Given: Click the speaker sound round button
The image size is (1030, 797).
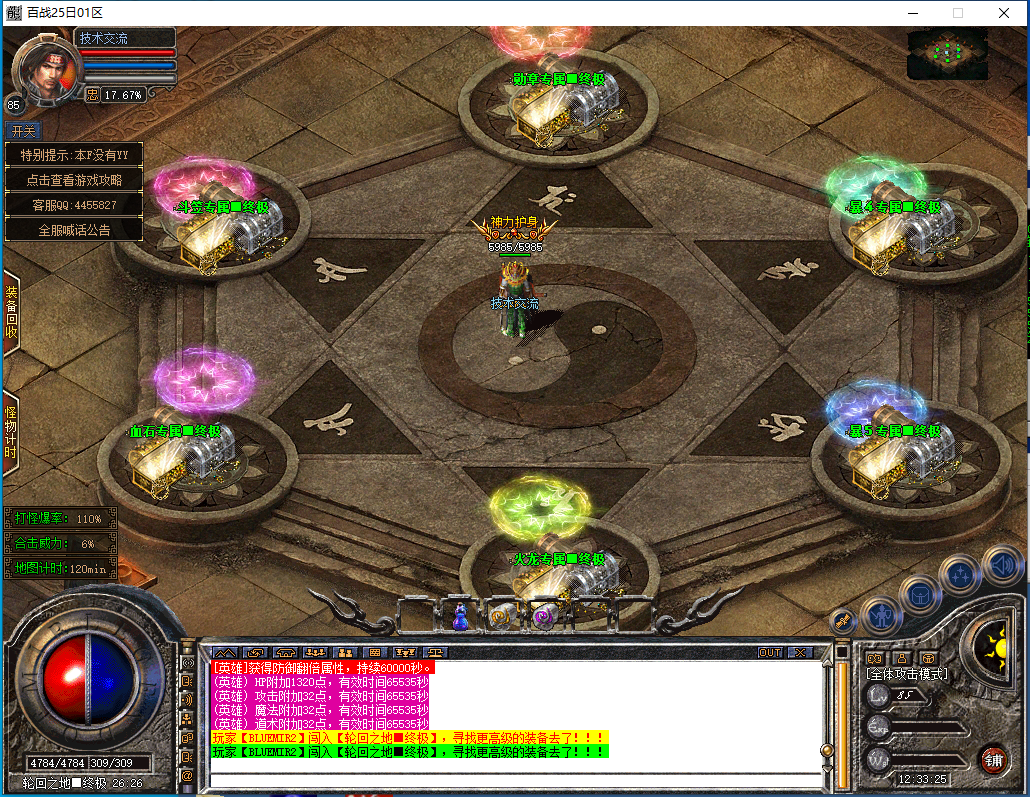Looking at the screenshot, I should 1001,564.
